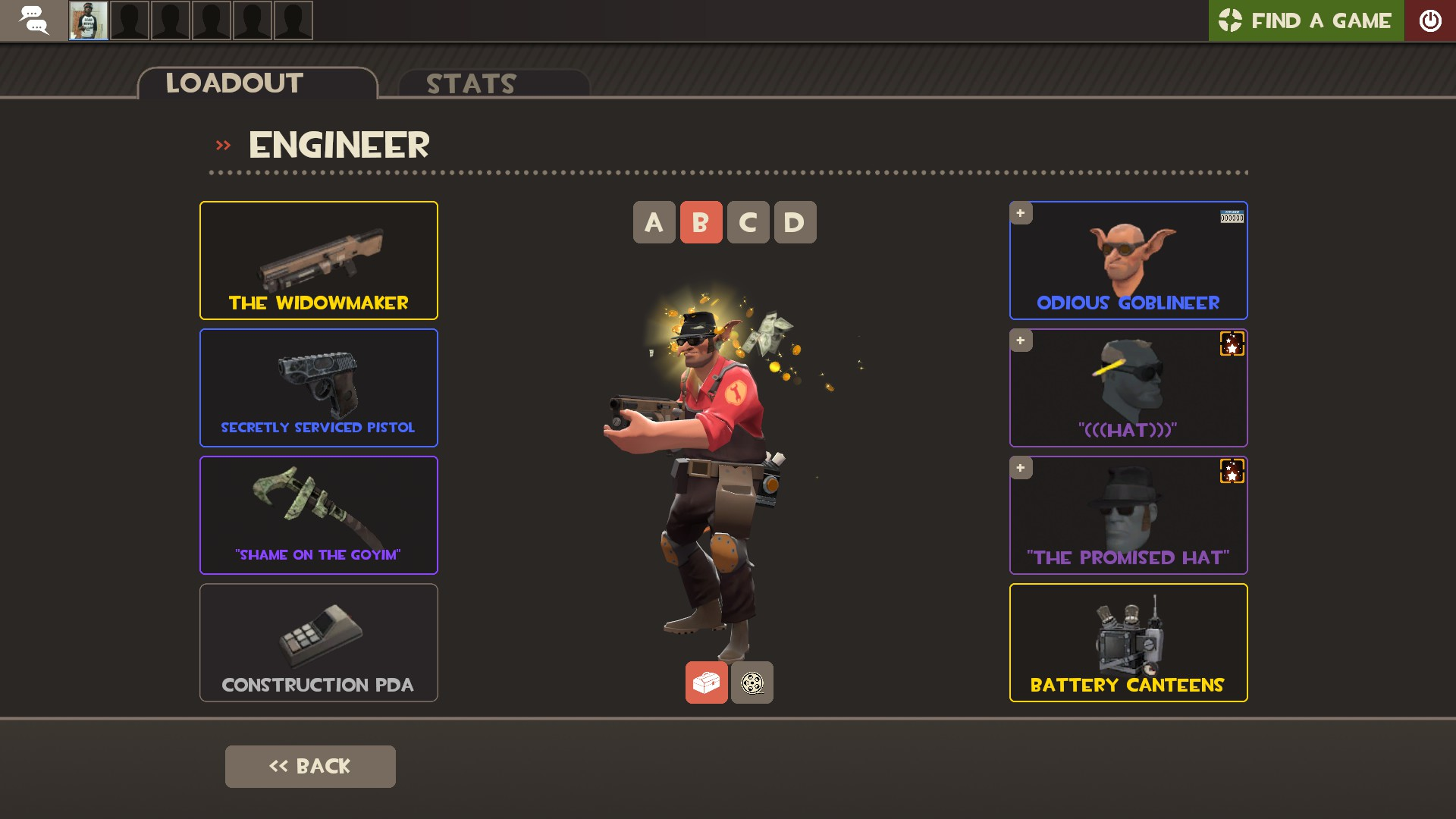Switch to loadout preset A

654,222
